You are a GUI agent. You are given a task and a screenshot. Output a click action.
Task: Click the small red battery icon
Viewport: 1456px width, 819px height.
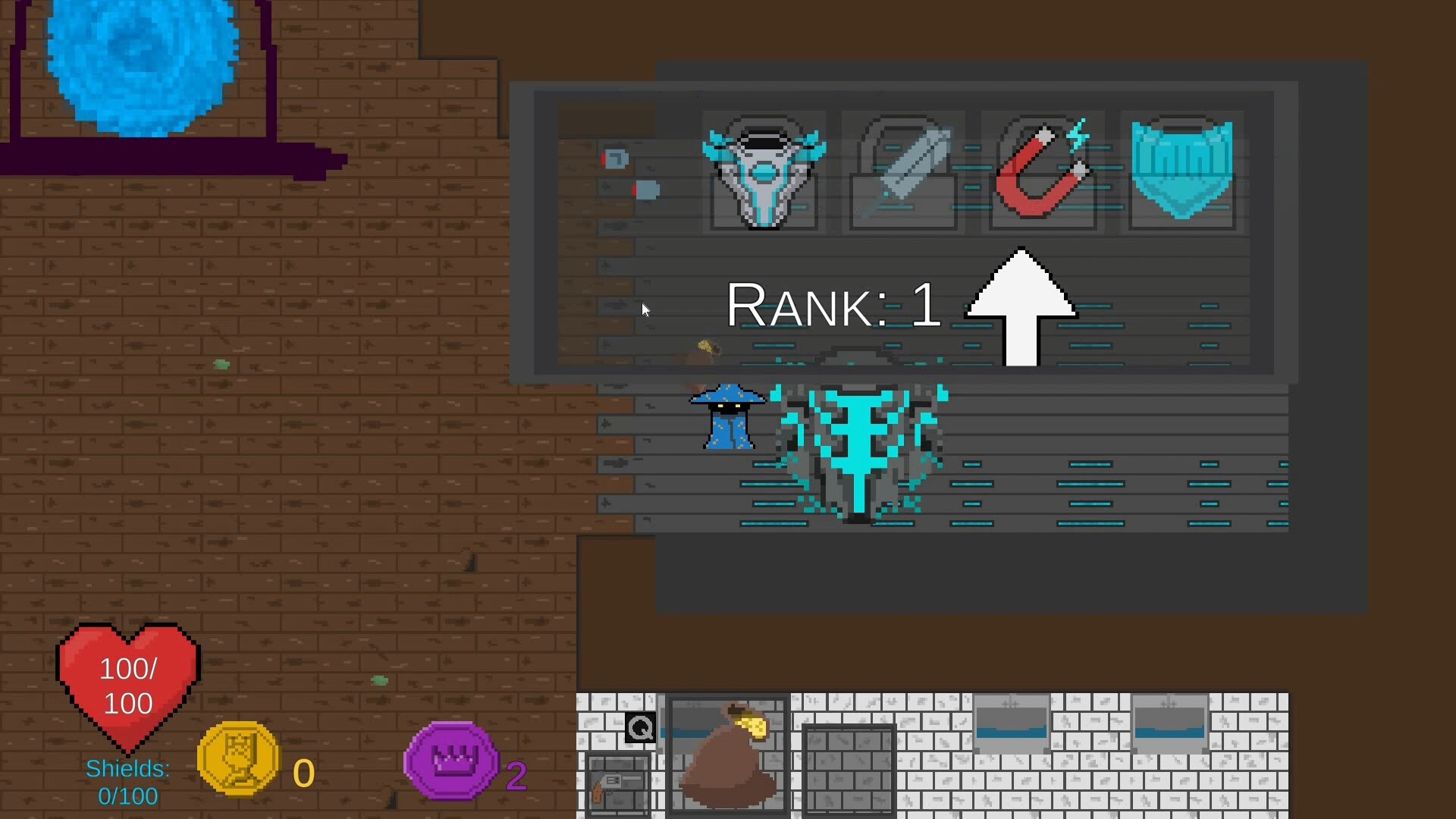(x=616, y=158)
